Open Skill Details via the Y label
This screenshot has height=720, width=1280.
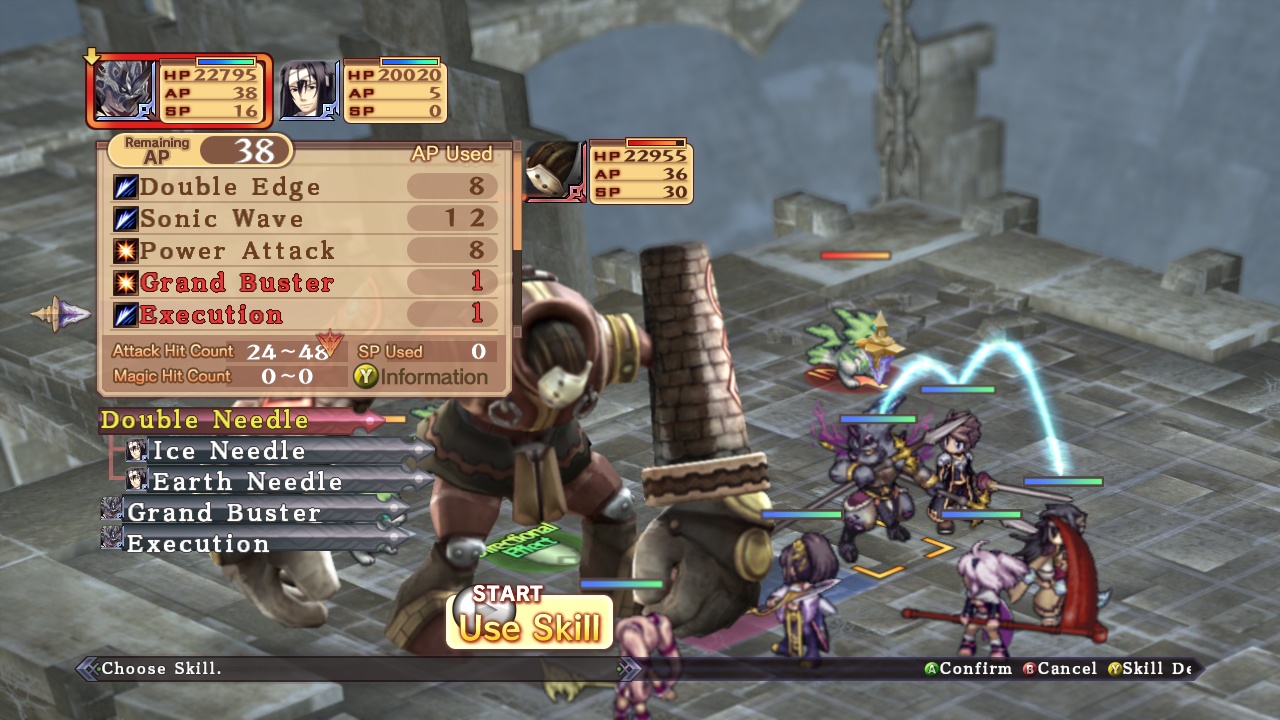1113,668
